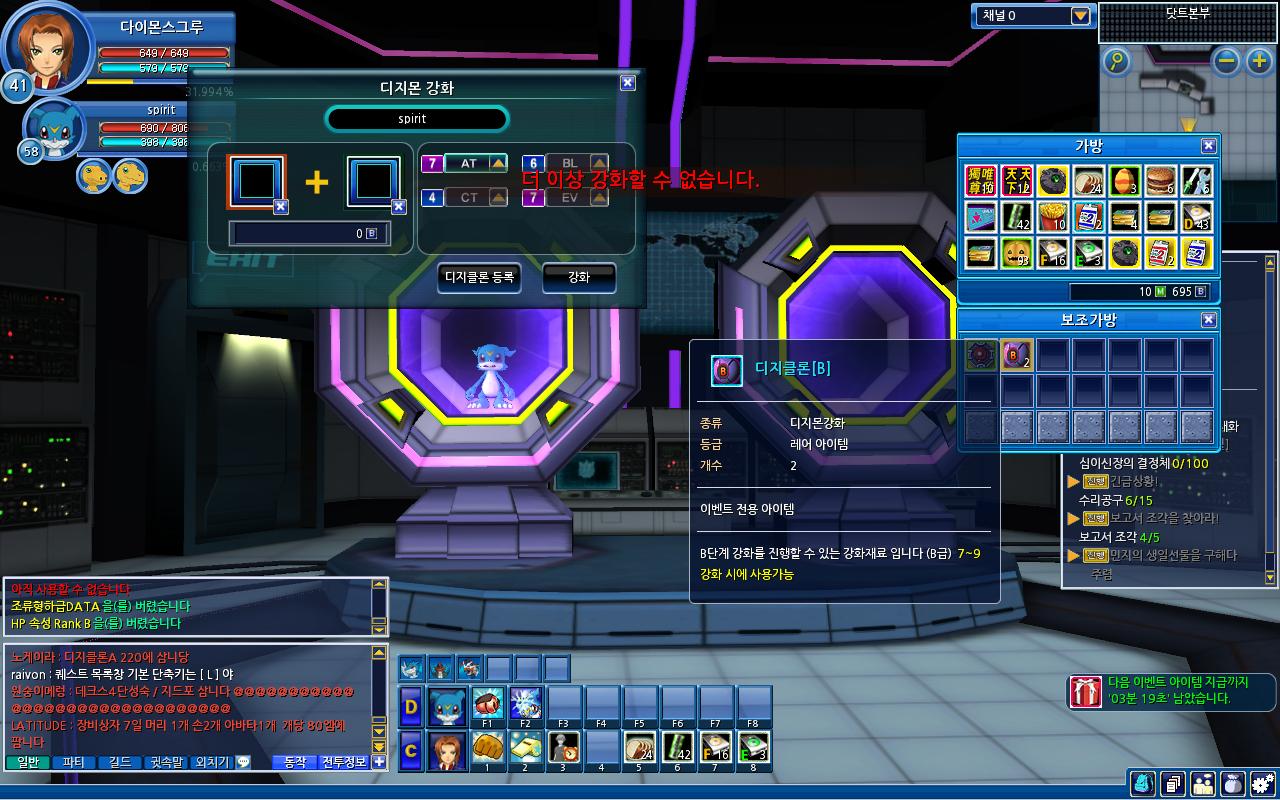Click the 디지클론 등록 button
The image size is (1280, 800).
tap(480, 277)
